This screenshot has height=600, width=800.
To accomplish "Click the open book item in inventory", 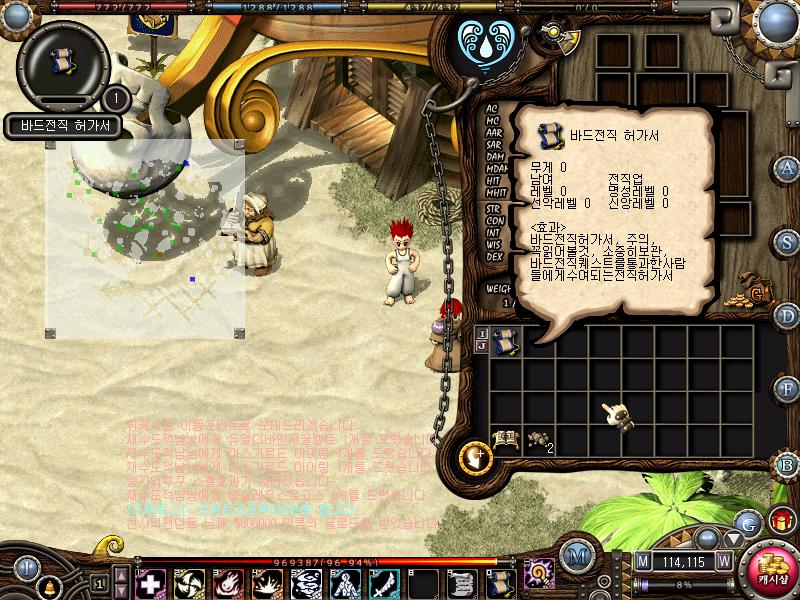I will 506,437.
